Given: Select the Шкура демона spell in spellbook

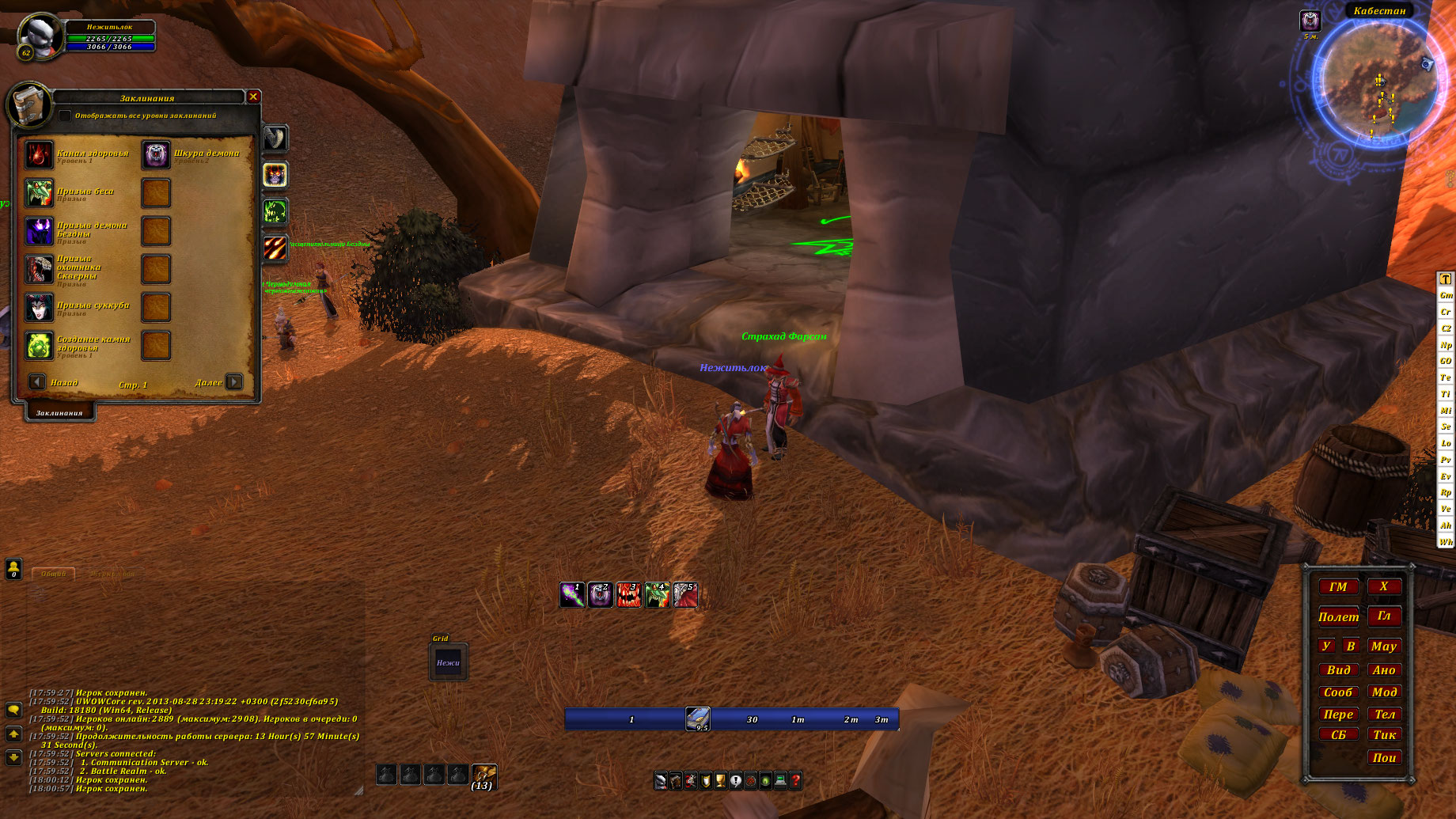Looking at the screenshot, I should (x=156, y=155).
